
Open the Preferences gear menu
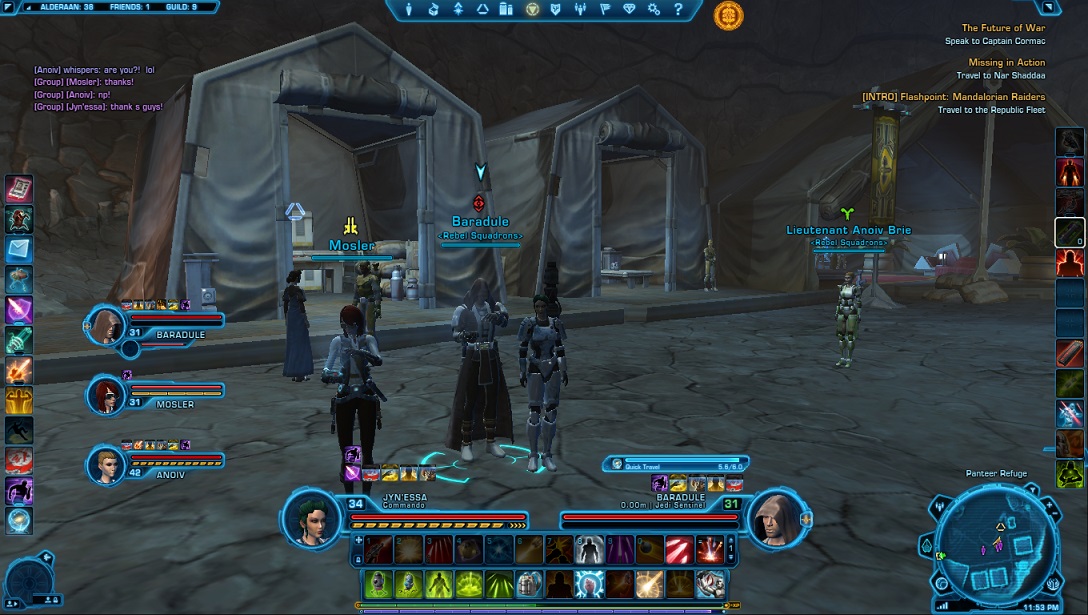pos(654,10)
